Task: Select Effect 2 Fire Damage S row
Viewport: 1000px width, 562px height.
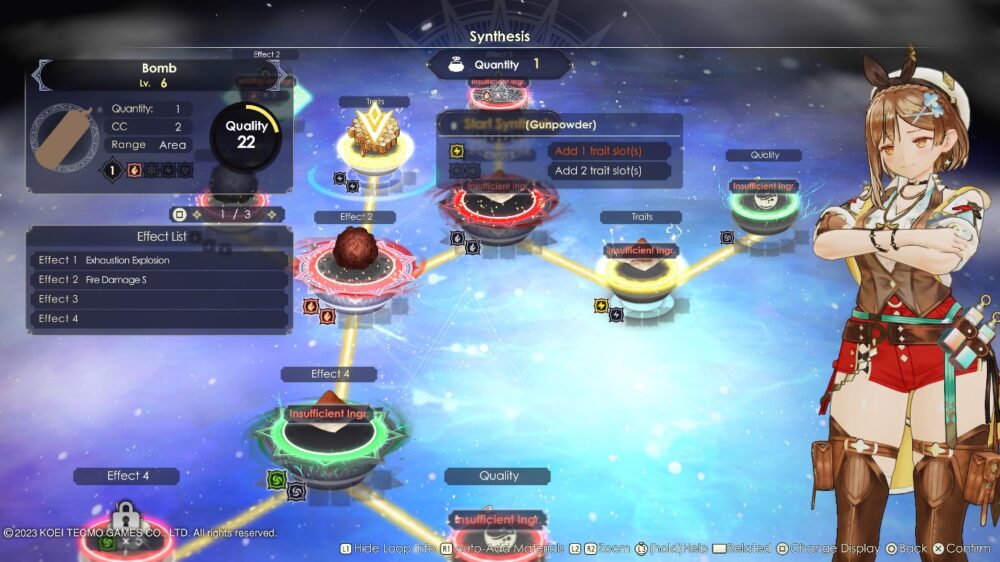Action: pos(160,280)
